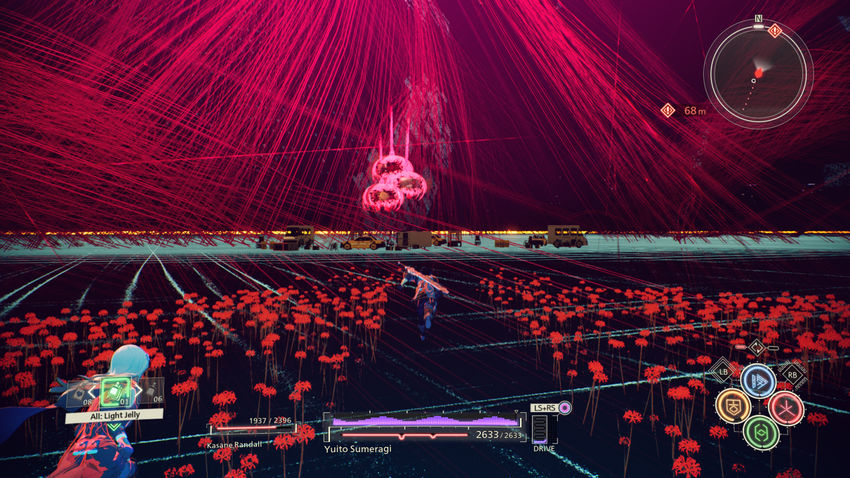Click the DRIVE gauge

(x=540, y=430)
